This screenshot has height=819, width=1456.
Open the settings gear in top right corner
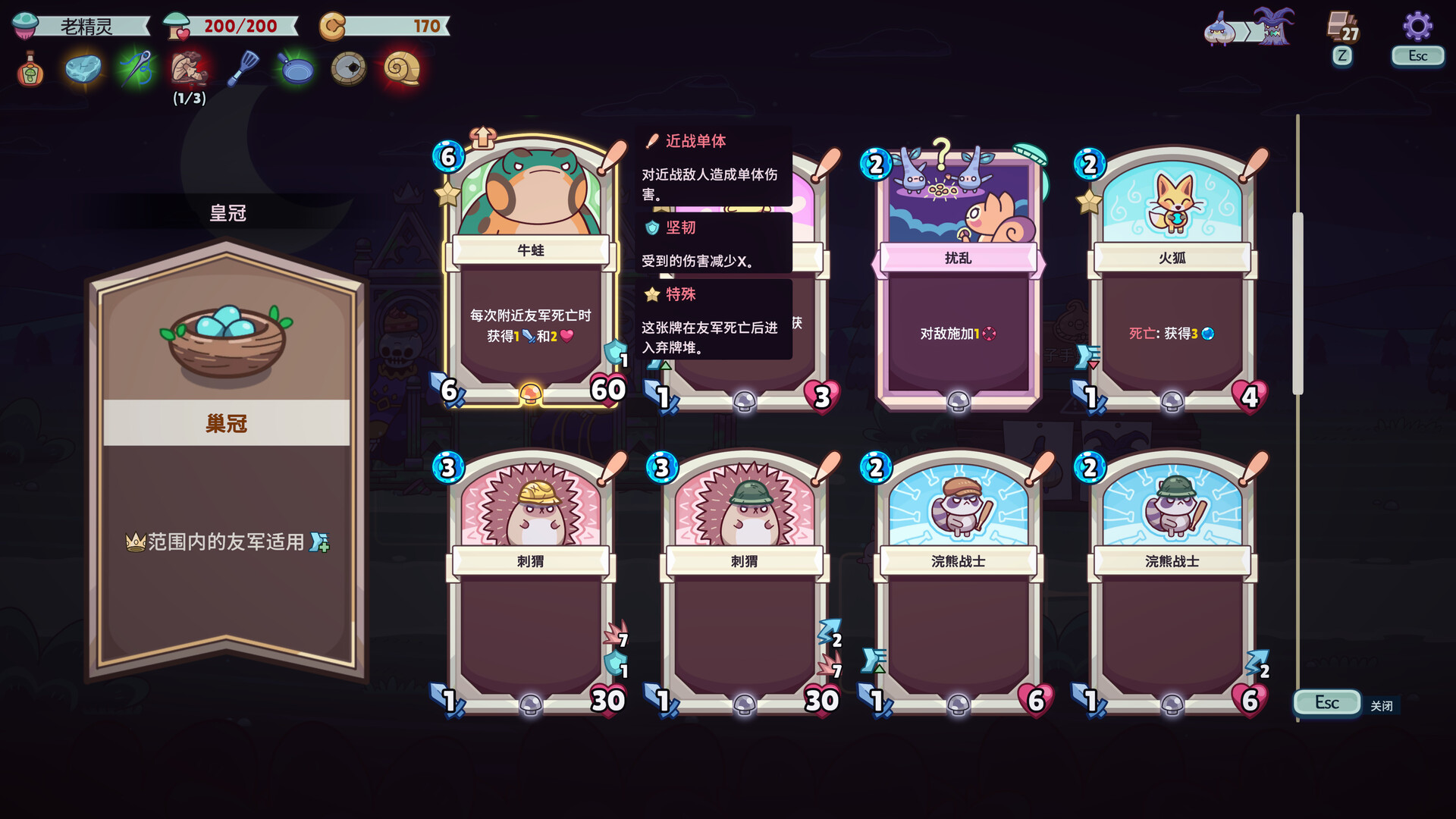coord(1417,27)
